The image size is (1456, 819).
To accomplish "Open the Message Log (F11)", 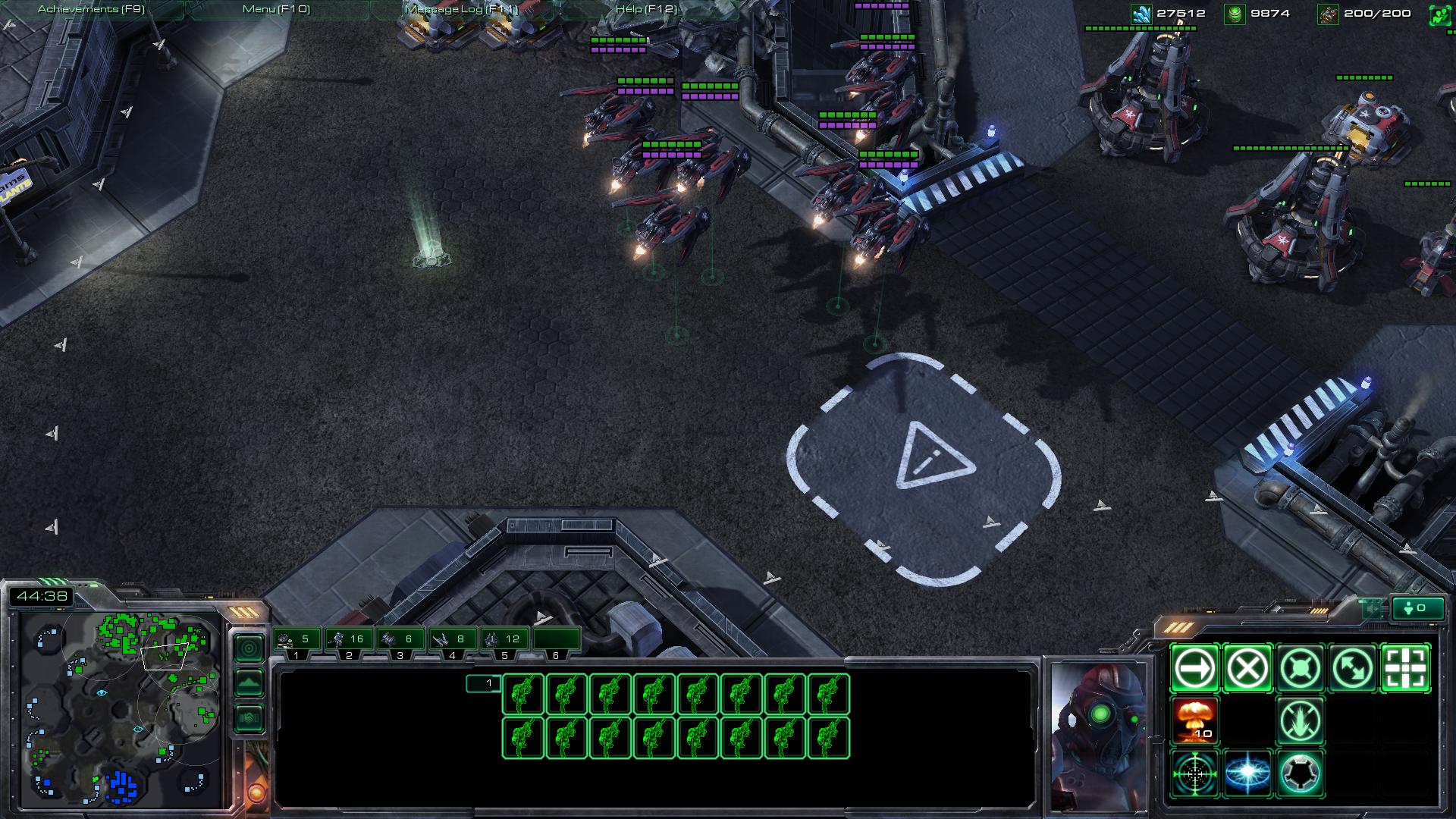I will coord(461,9).
